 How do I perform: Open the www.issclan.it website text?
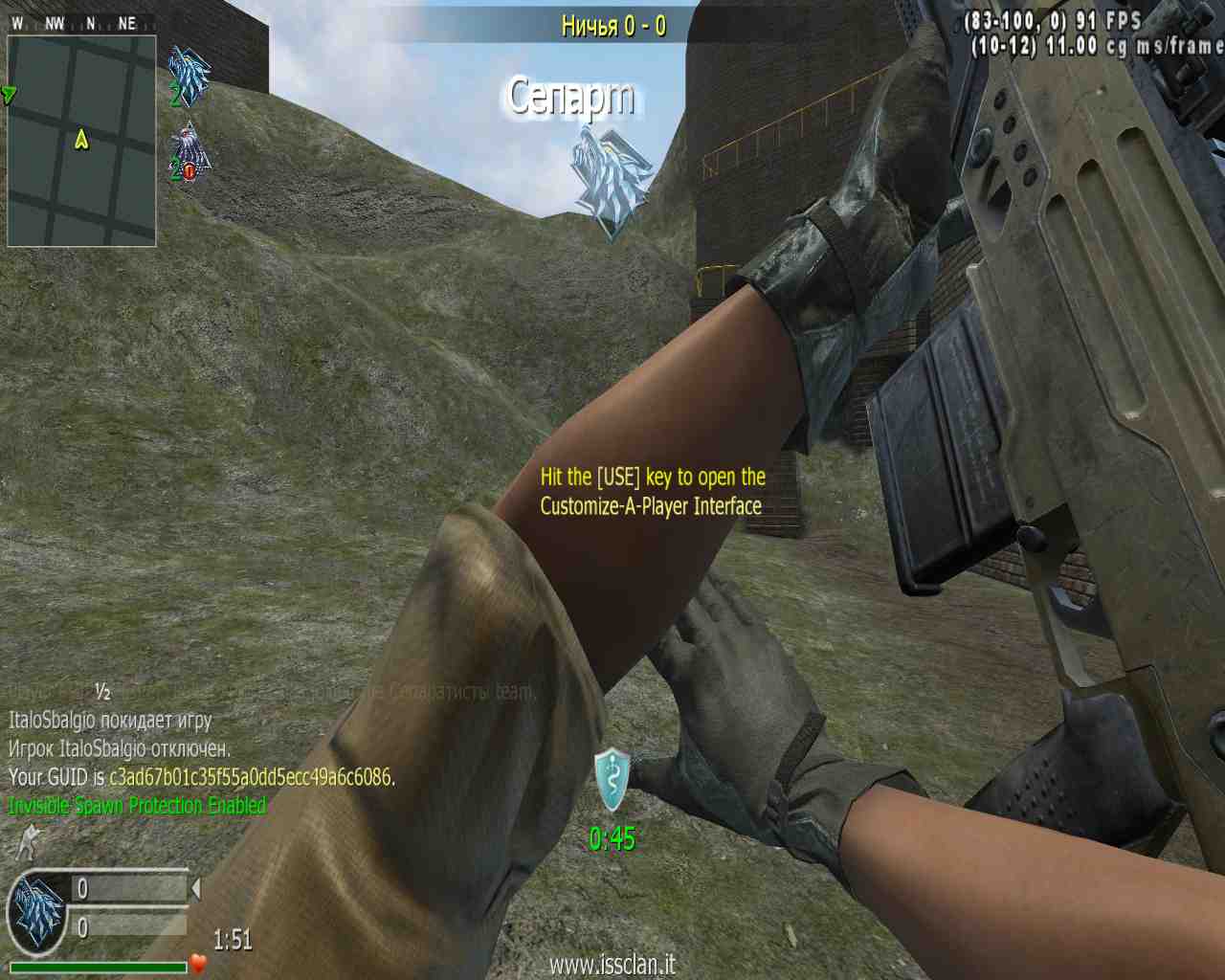click(612, 964)
